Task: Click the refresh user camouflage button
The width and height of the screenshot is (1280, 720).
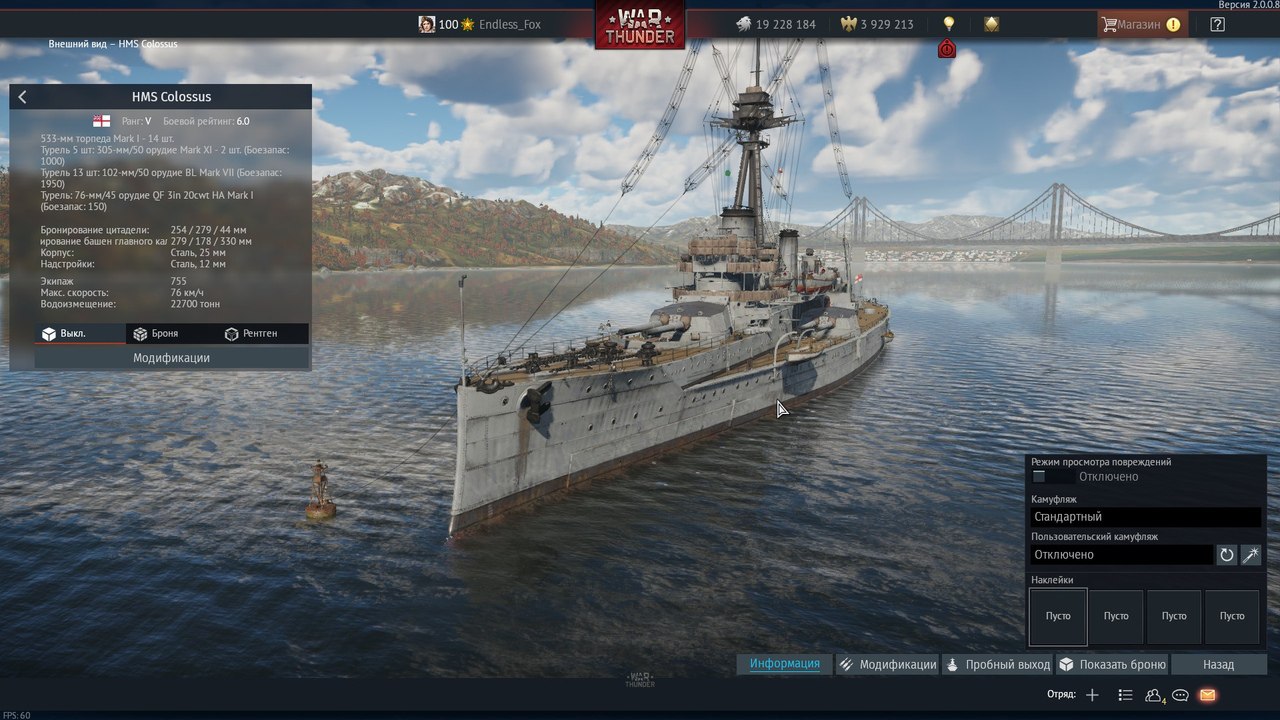Action: tap(1227, 555)
